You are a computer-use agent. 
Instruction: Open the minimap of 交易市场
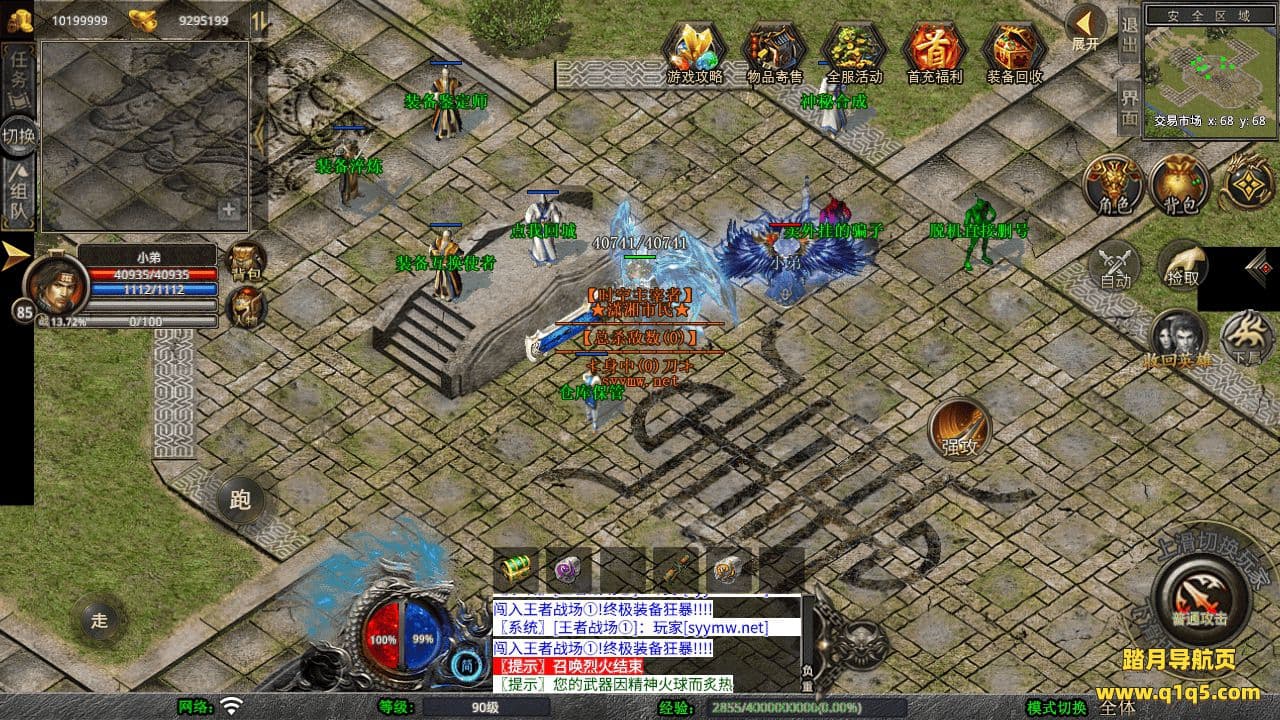tap(1209, 68)
